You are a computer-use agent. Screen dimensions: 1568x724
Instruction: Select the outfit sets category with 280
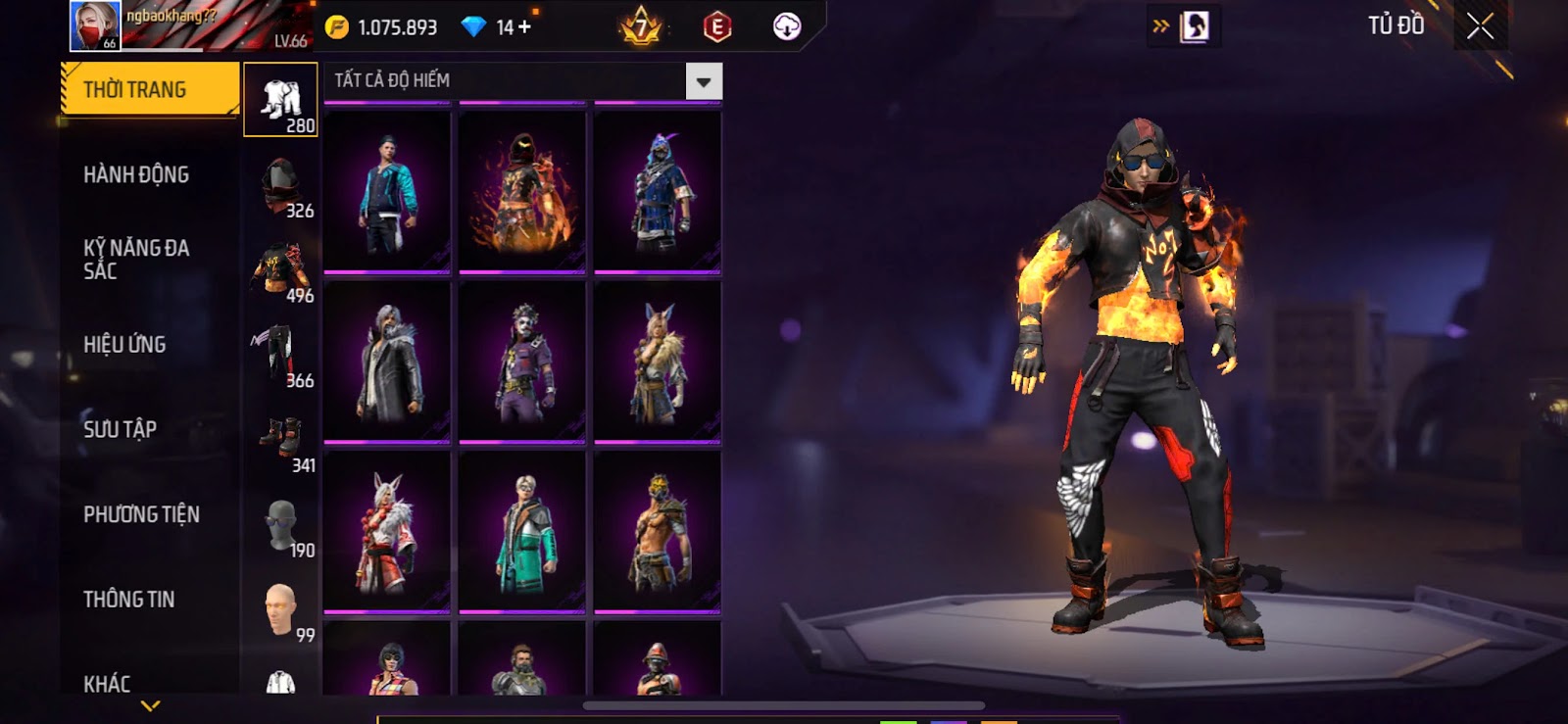click(x=280, y=100)
